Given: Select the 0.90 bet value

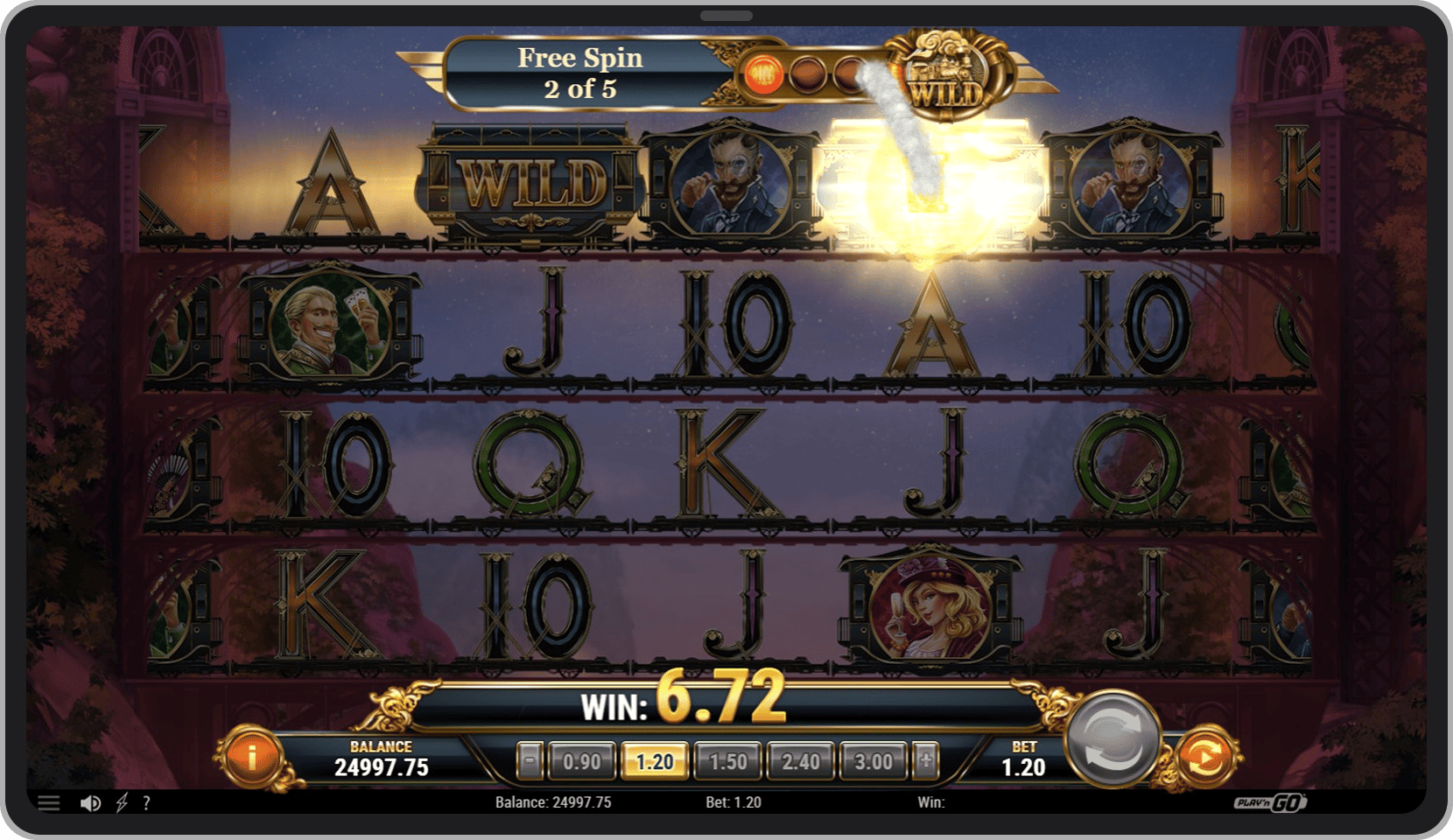Looking at the screenshot, I should click(581, 761).
